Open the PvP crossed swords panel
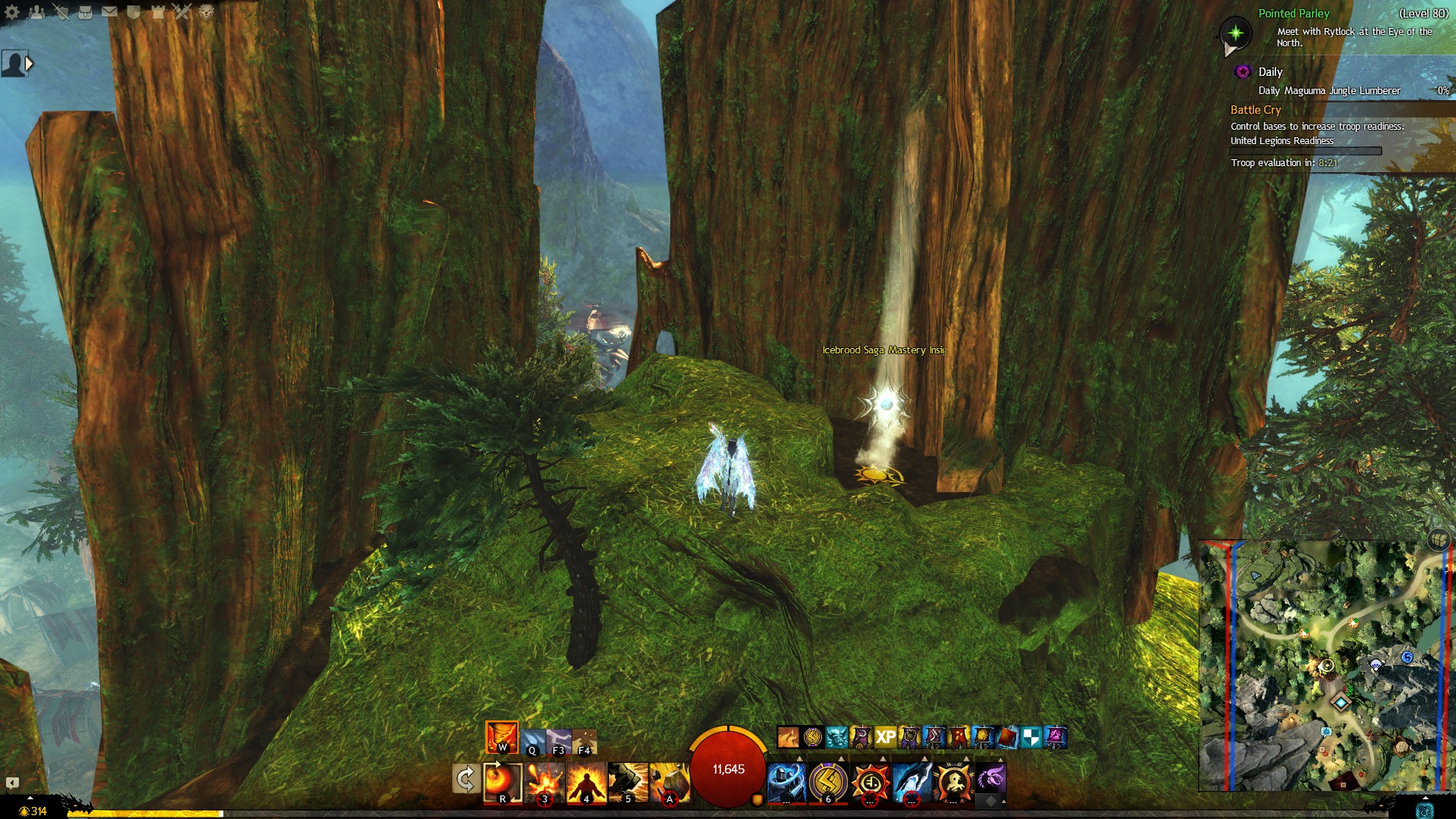The image size is (1456, 819). [x=182, y=11]
